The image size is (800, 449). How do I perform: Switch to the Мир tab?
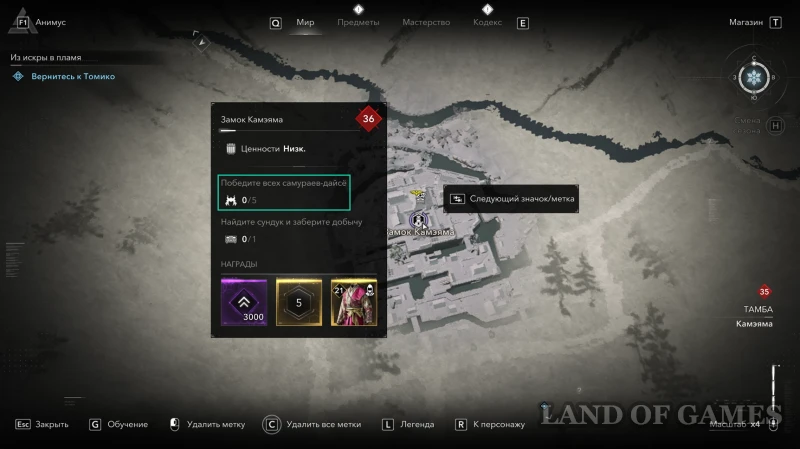pyautogui.click(x=305, y=22)
